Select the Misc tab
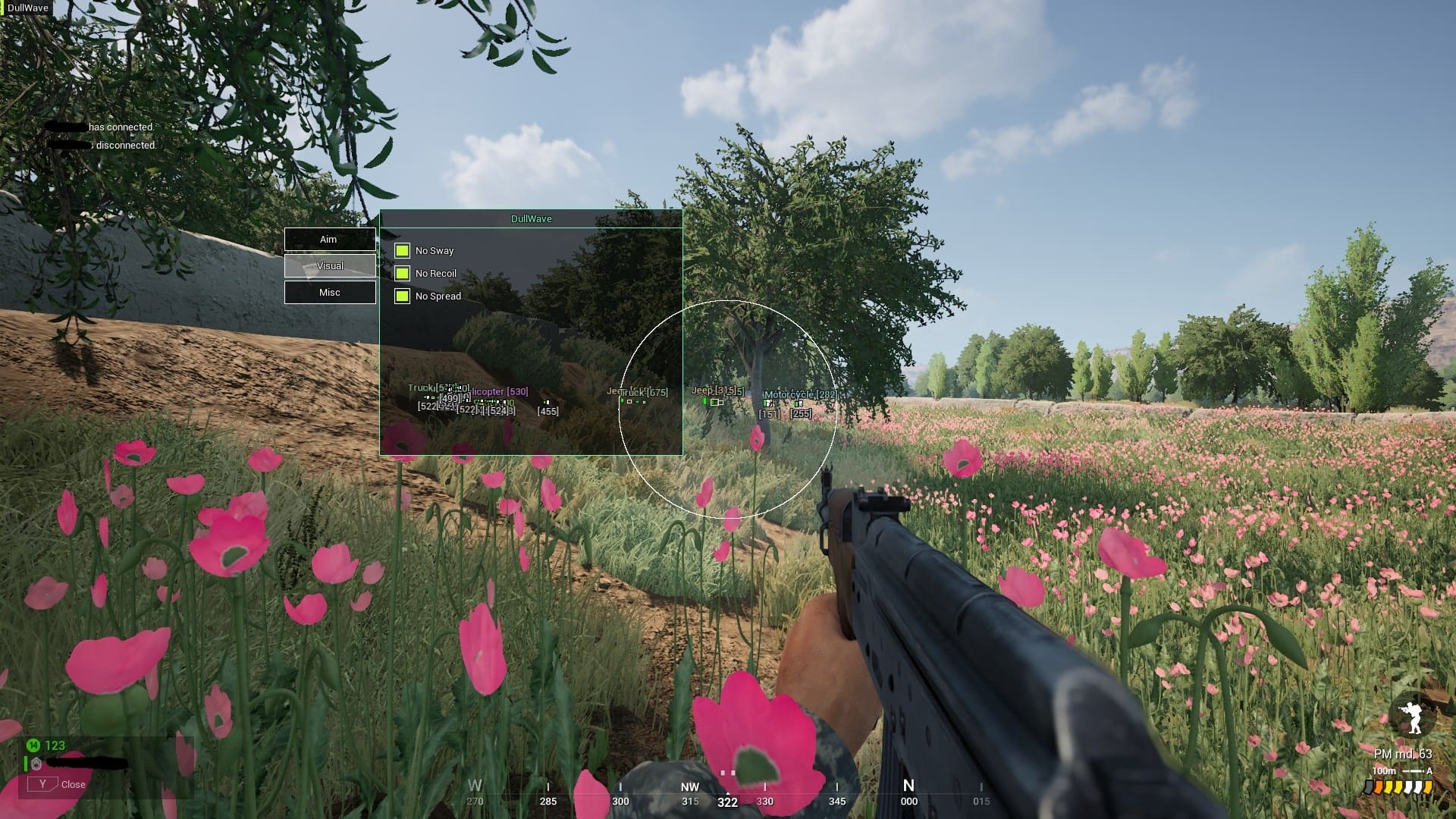The width and height of the screenshot is (1456, 819). pyautogui.click(x=329, y=293)
